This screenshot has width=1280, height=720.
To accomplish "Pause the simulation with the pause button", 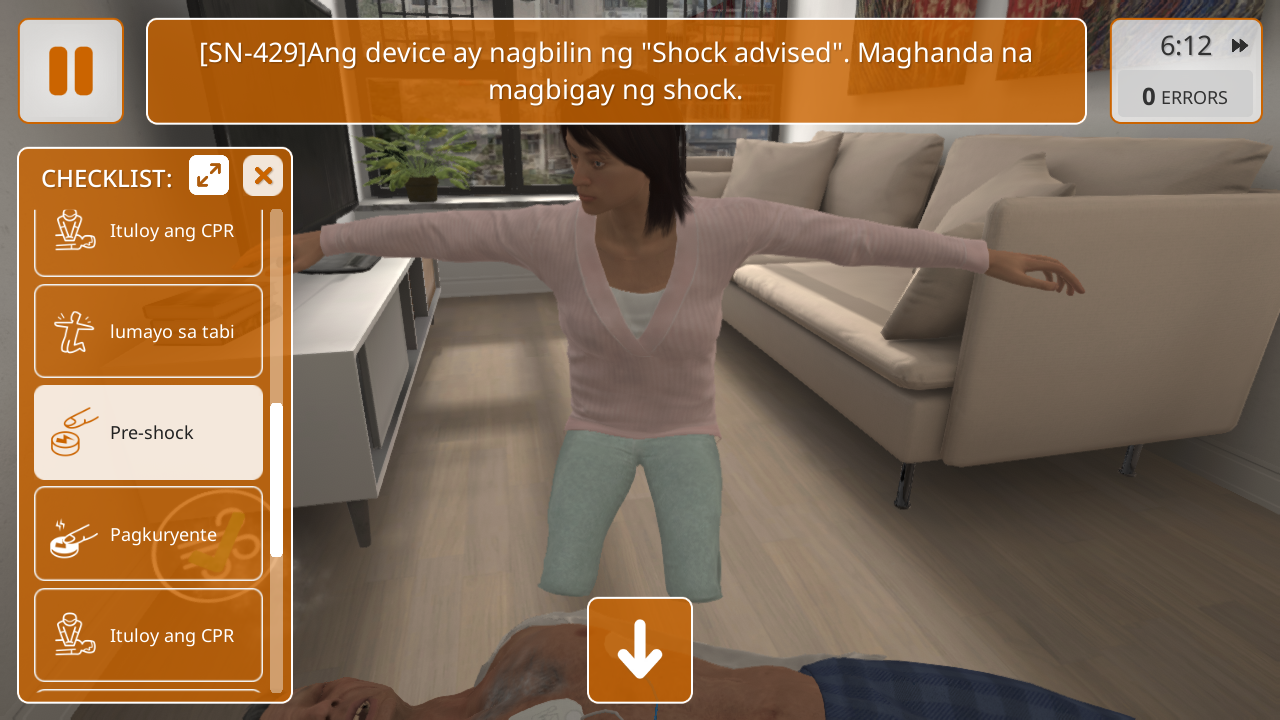I will click(x=71, y=71).
